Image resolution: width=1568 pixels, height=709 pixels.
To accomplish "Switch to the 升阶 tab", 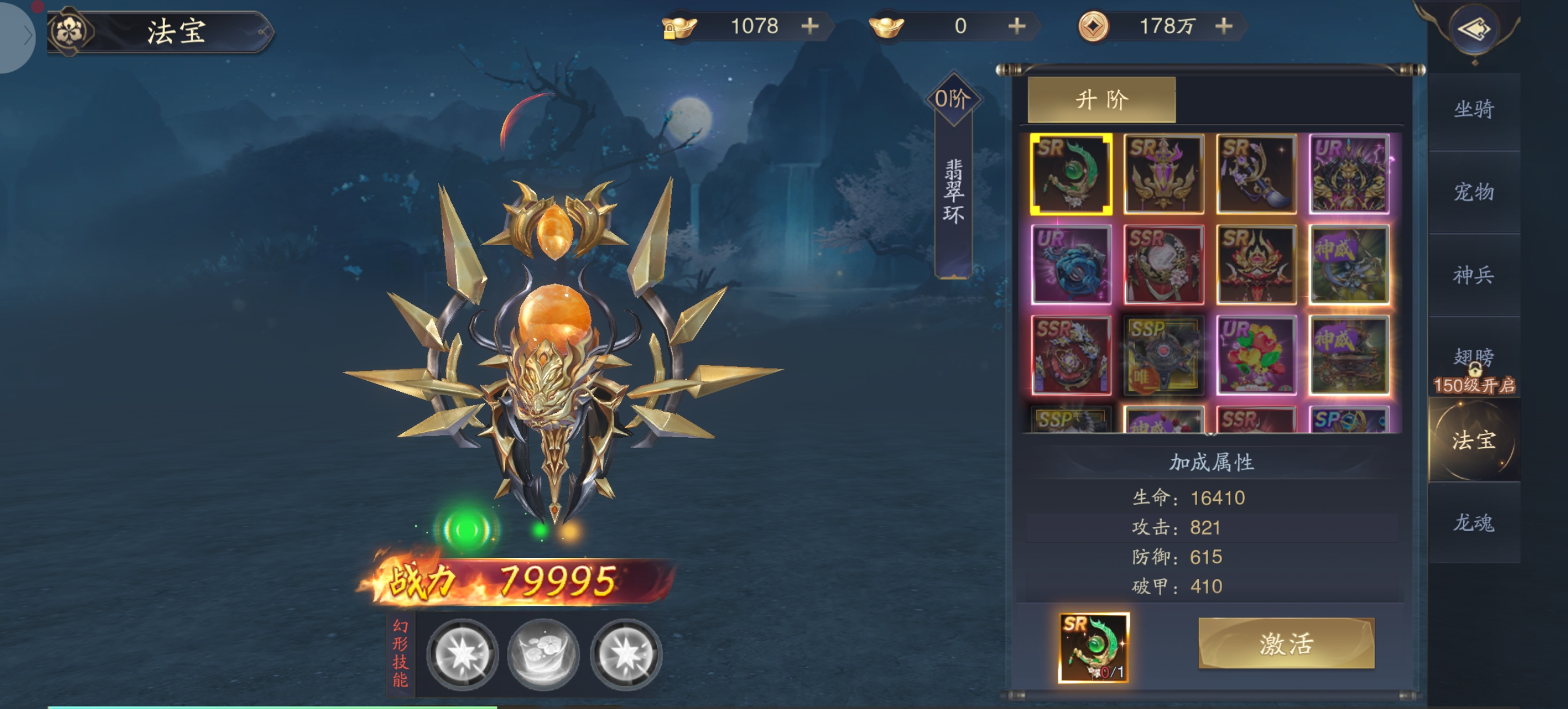I will click(1101, 99).
